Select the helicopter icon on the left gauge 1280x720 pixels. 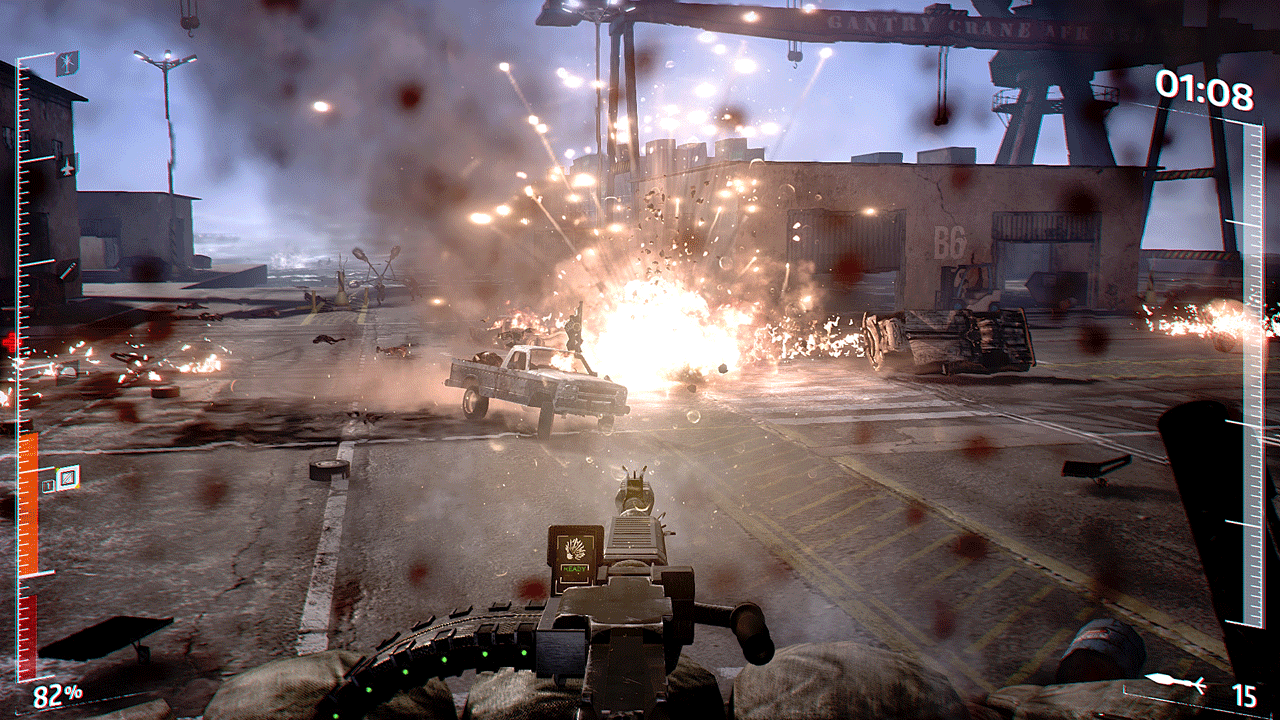(x=67, y=63)
